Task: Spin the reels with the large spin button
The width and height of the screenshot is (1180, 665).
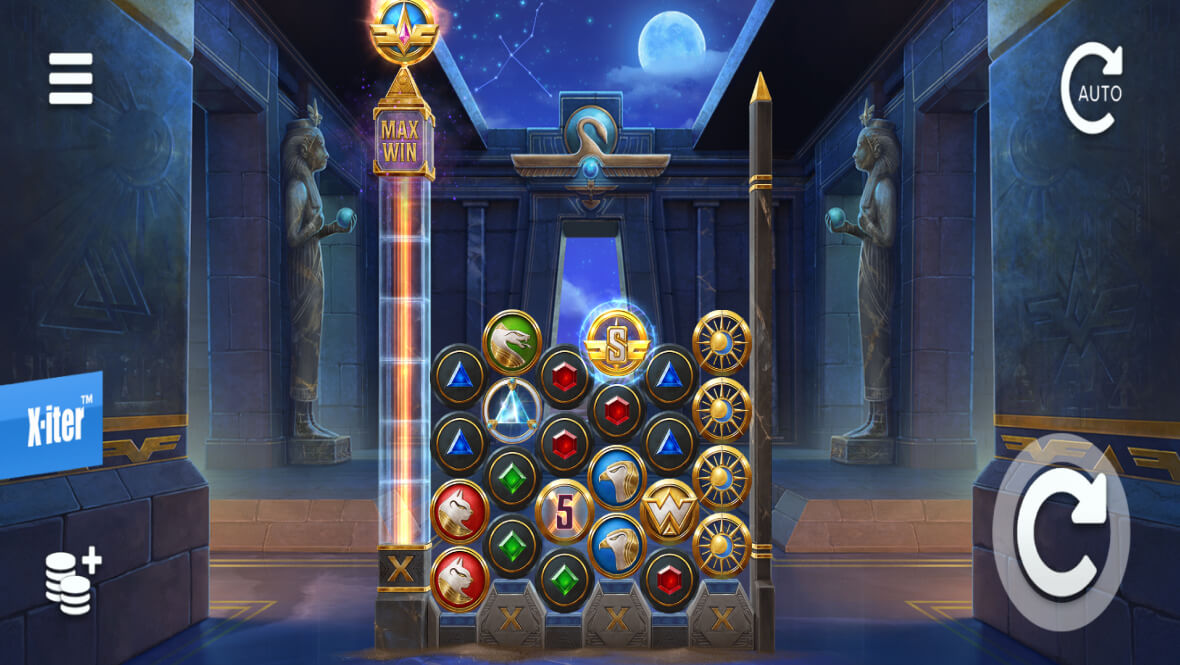Action: [x=1060, y=532]
